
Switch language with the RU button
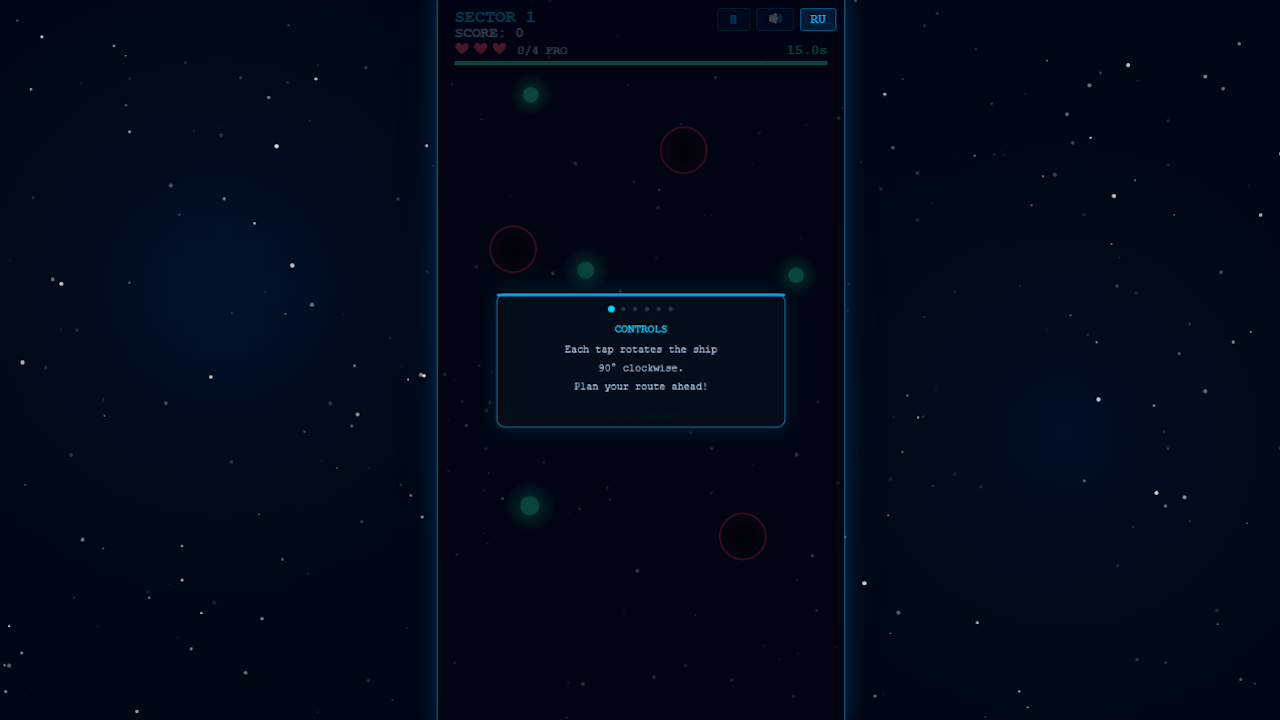(x=818, y=19)
